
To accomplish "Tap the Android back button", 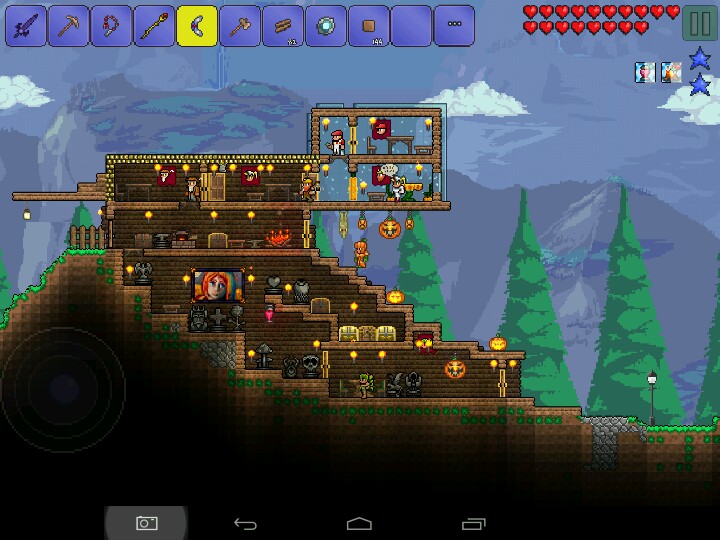I will pyautogui.click(x=245, y=523).
